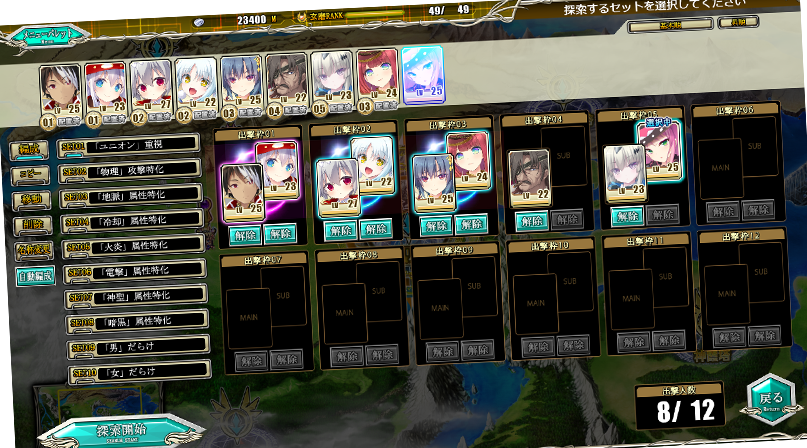
Task: Open the 編成 formation button
Action: (x=30, y=150)
